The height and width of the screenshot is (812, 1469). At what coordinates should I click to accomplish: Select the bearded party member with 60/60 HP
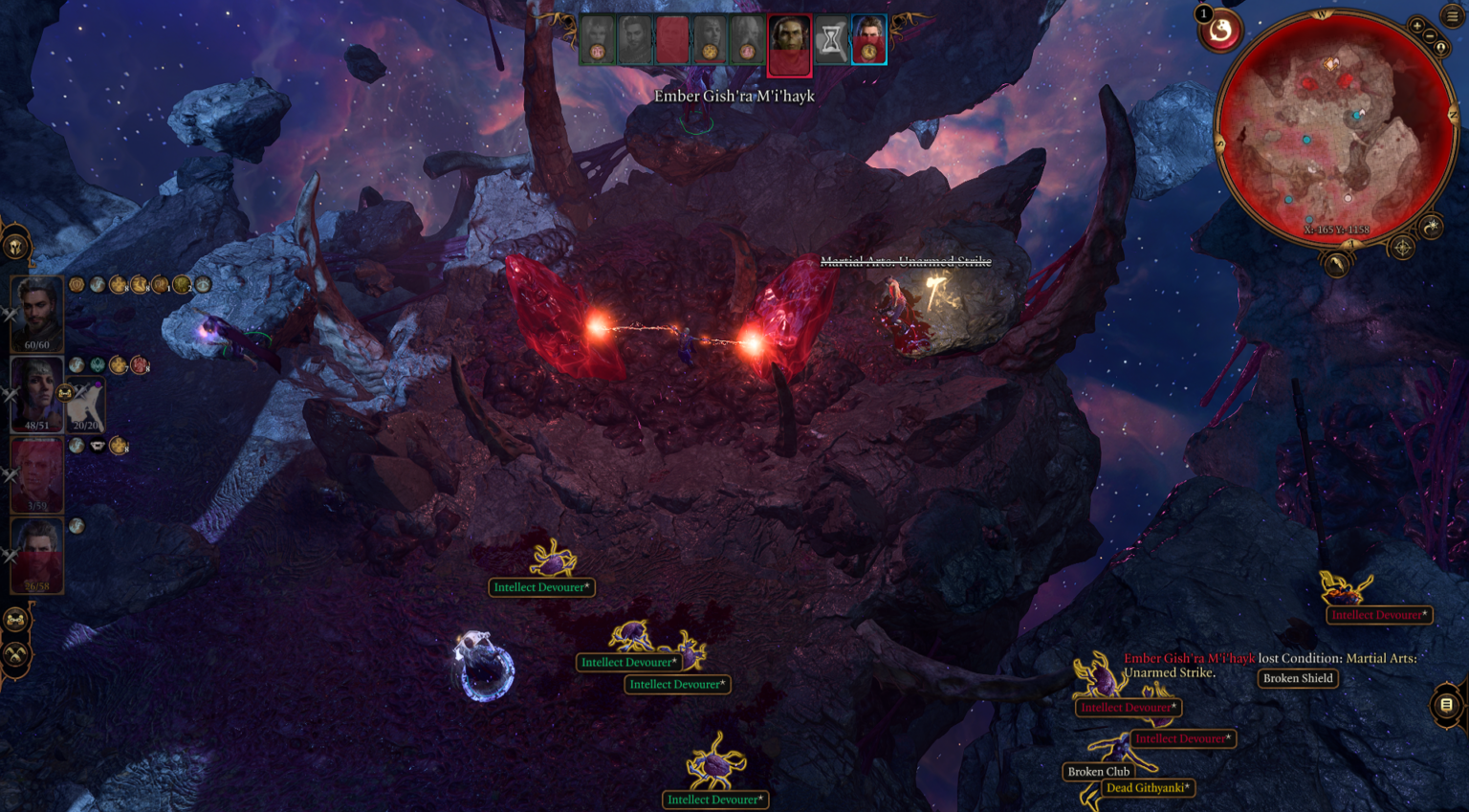point(37,313)
